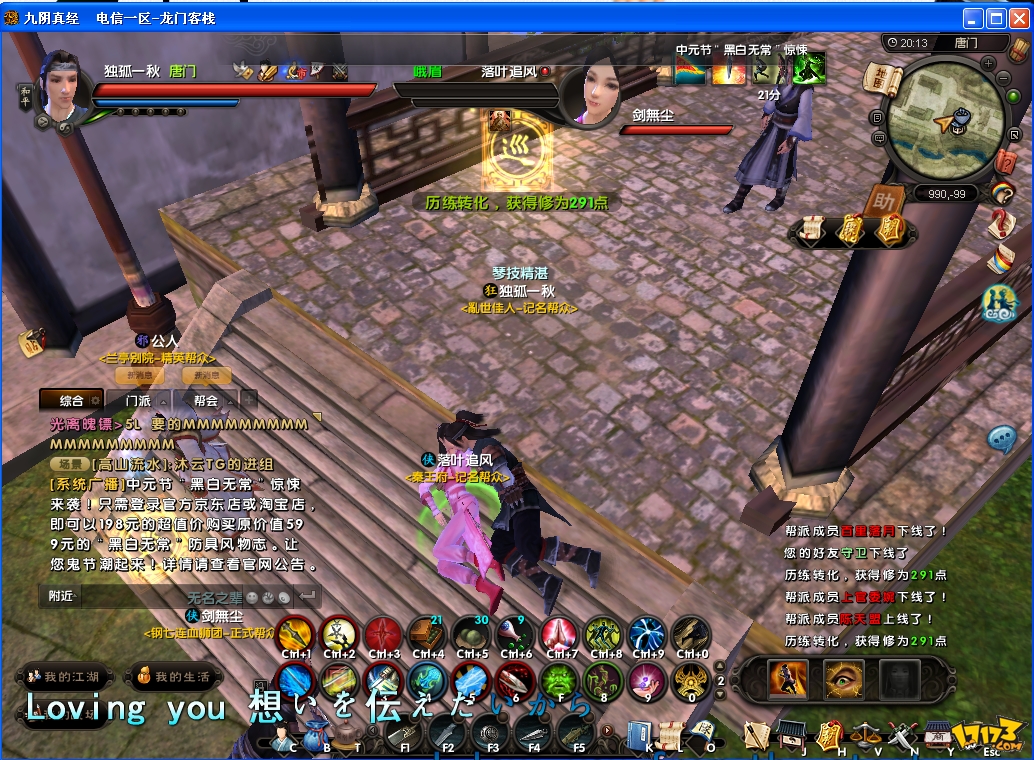Use the Ctrl+7 praying hands skill
This screenshot has height=760, width=1034.
(559, 635)
